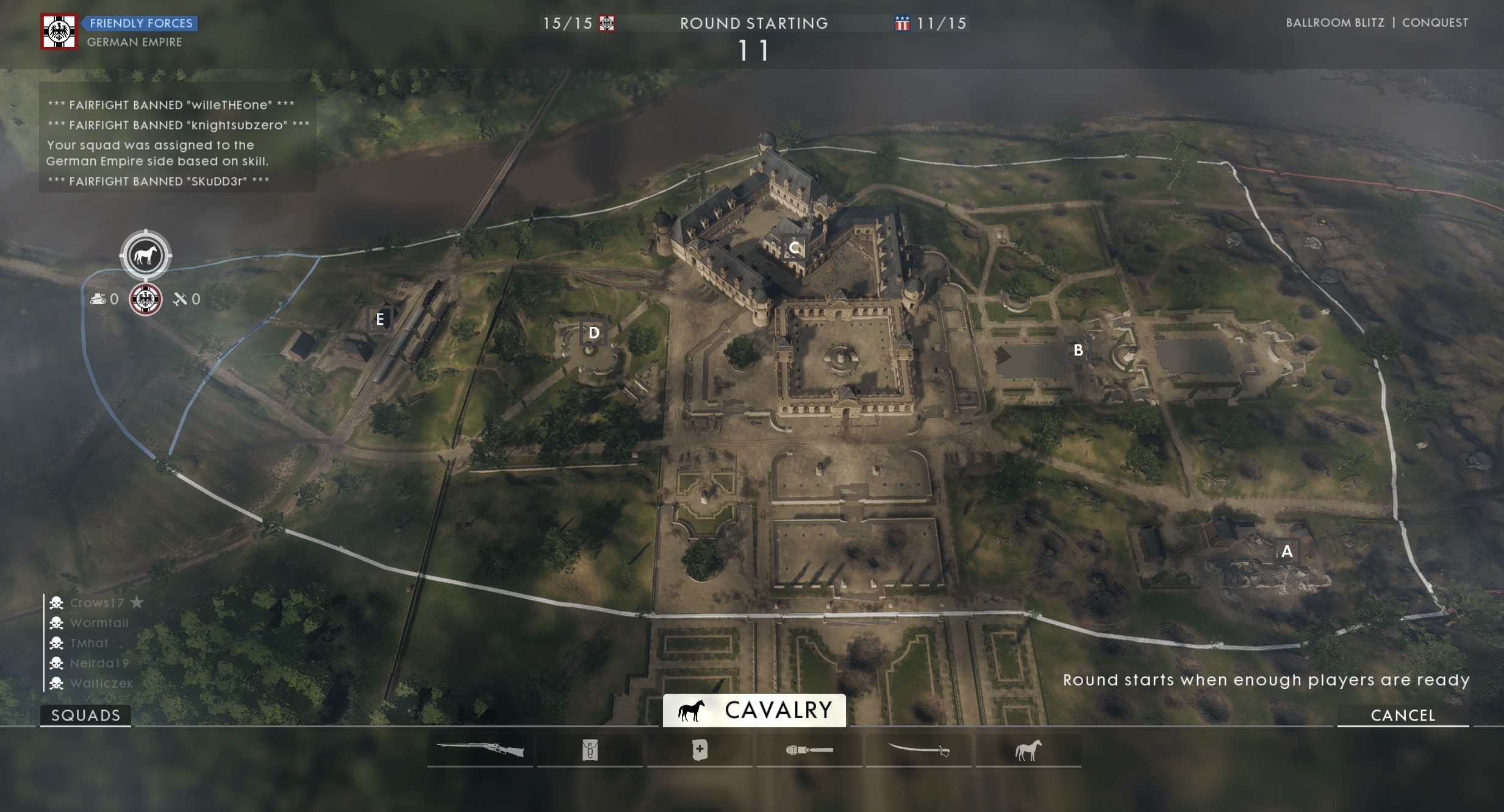
Task: Select capture point D marker
Action: (593, 333)
